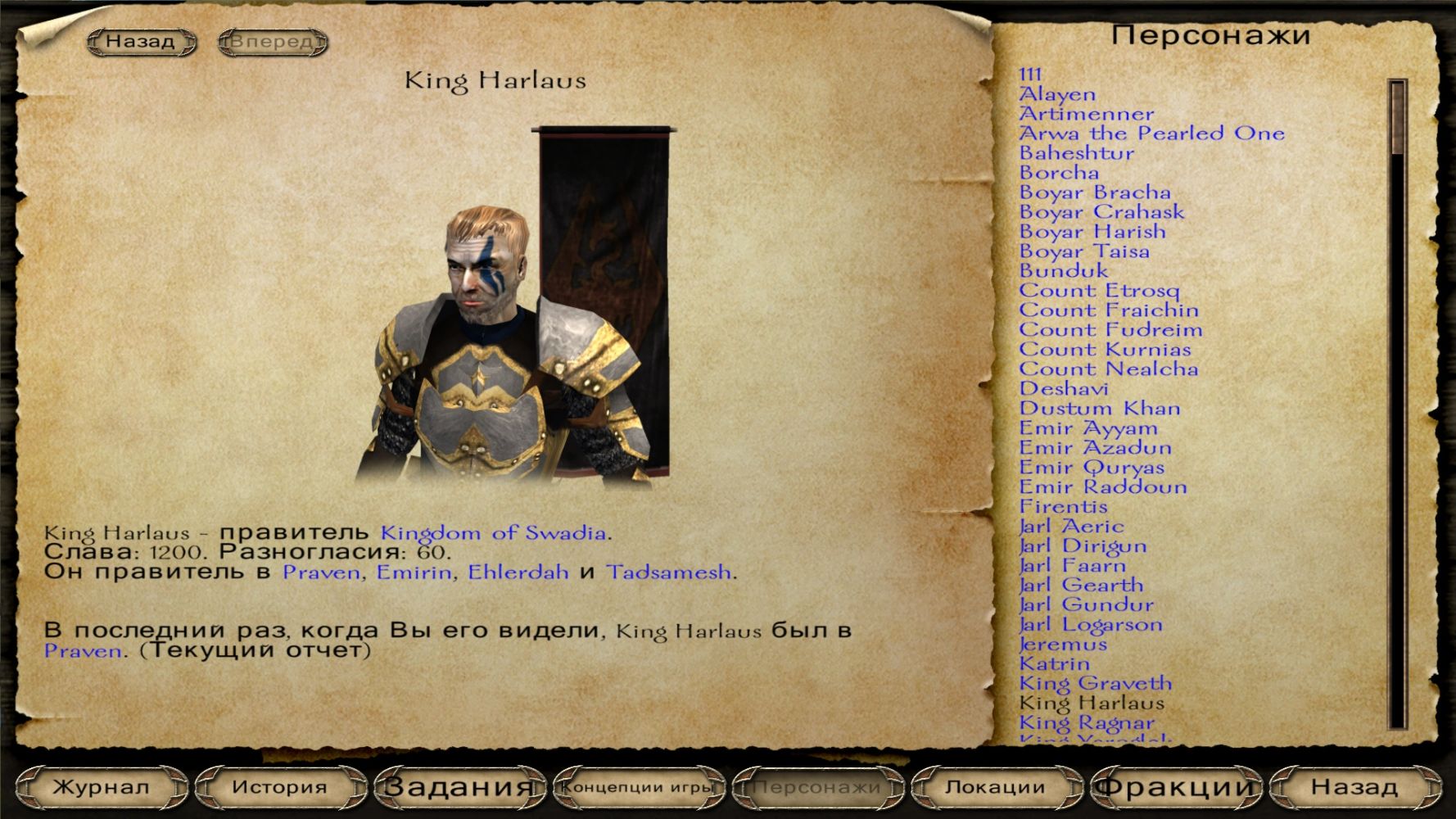Open Count Fudreim's character page
The image size is (1456, 819).
pyautogui.click(x=1110, y=330)
